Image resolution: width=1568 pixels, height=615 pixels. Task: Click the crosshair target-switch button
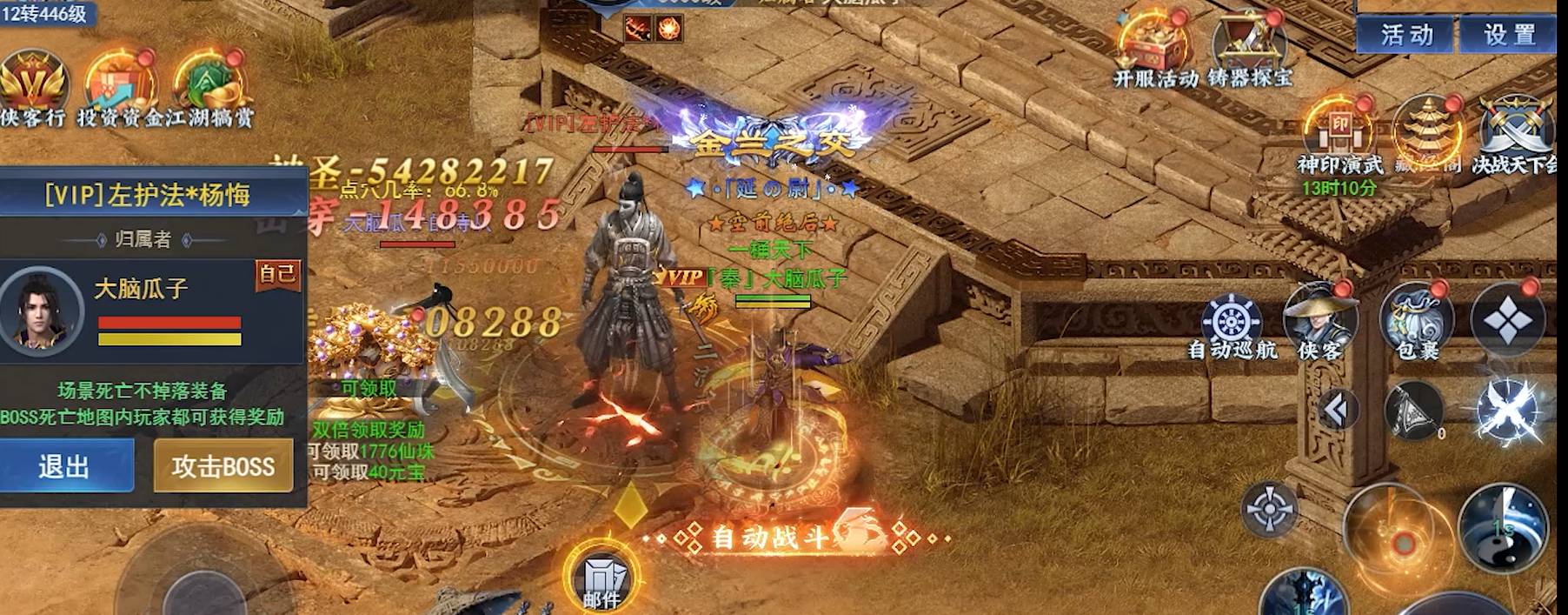coord(1269,507)
